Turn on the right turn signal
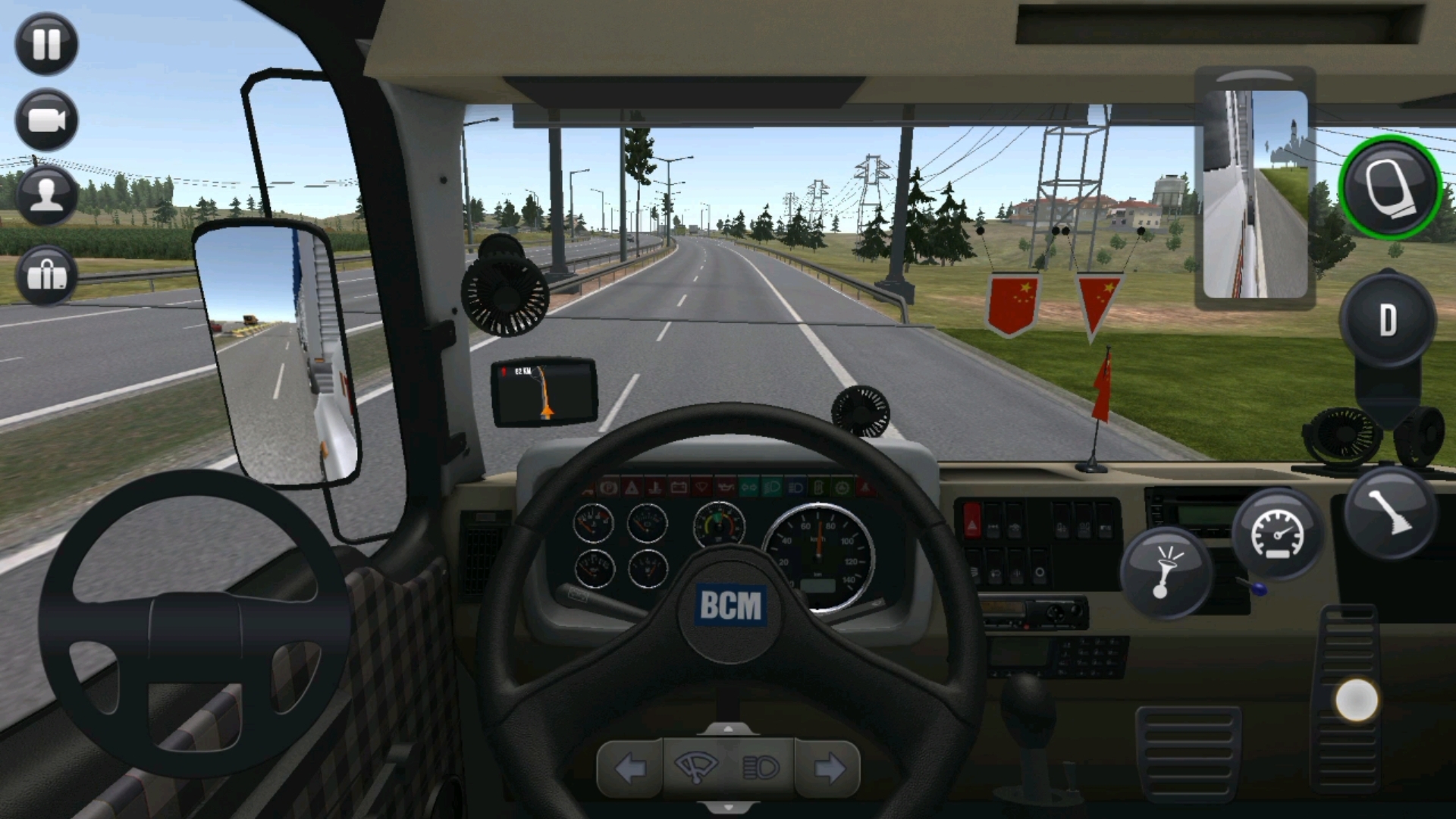1456x819 pixels. (x=829, y=769)
